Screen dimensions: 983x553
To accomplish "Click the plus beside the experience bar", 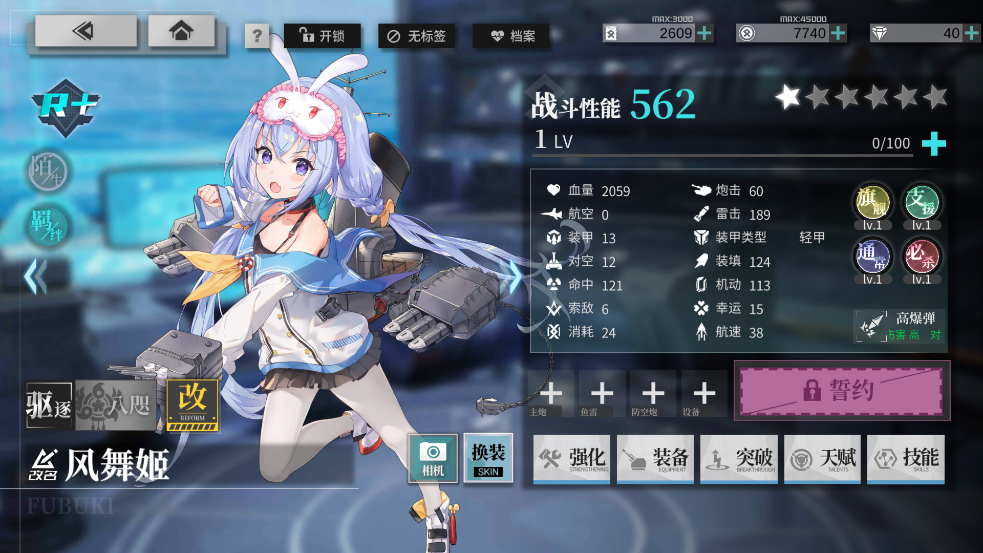I will 933,144.
